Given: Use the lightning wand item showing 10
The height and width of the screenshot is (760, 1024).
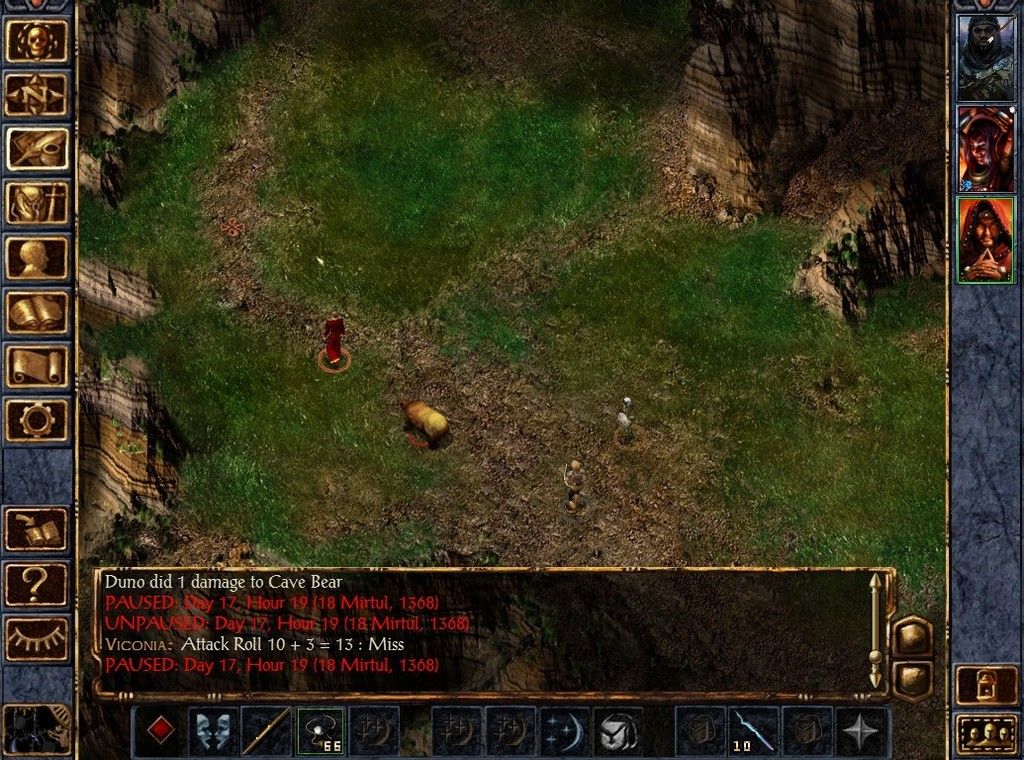Looking at the screenshot, I should [753, 731].
